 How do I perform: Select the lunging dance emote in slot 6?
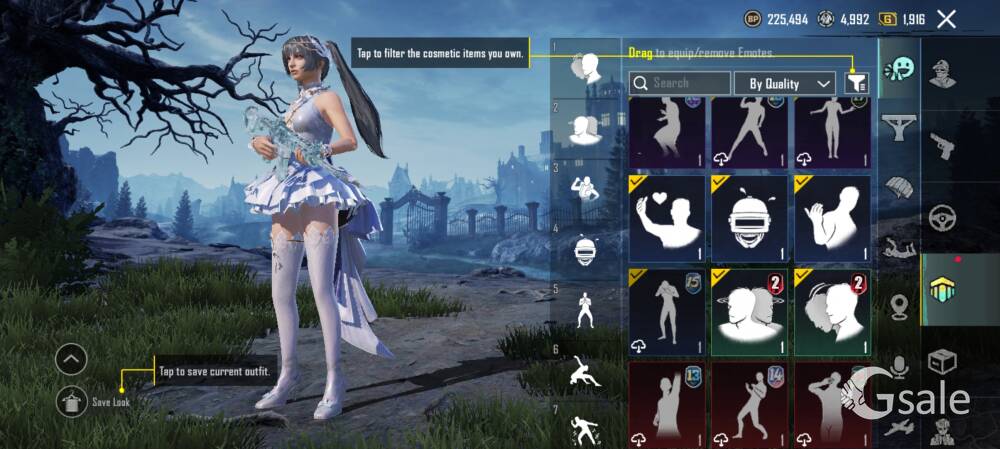585,372
